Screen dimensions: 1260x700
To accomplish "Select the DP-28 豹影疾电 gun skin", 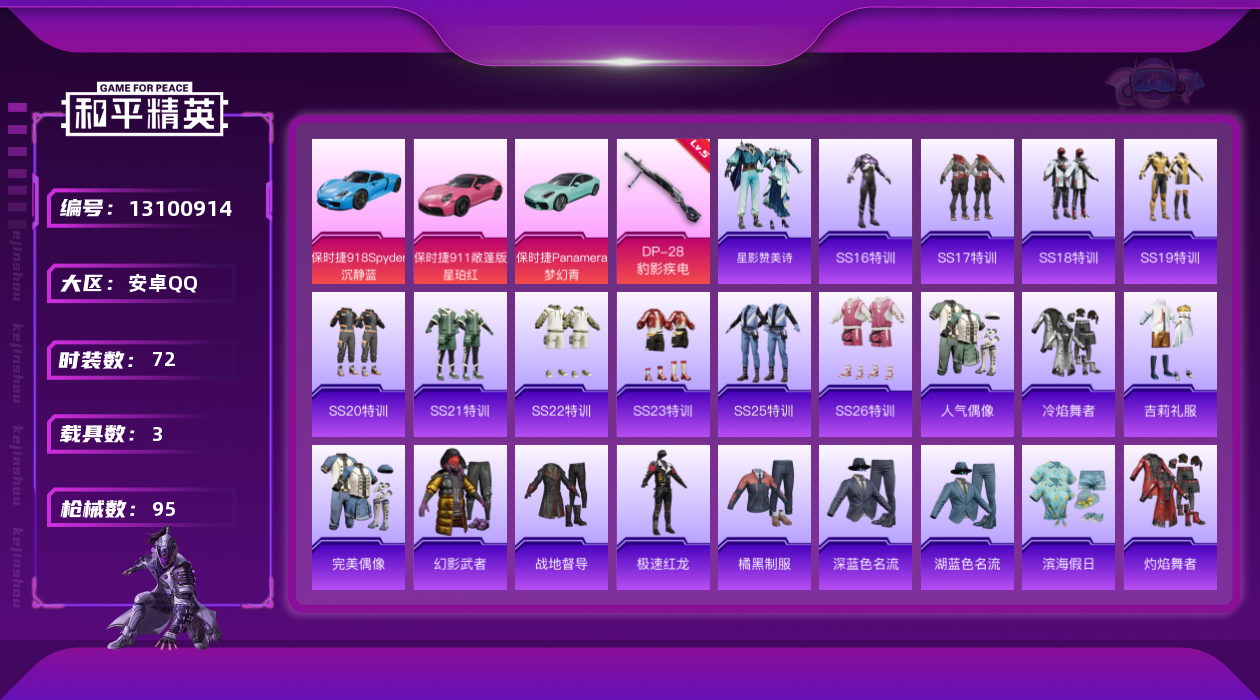I will point(663,211).
